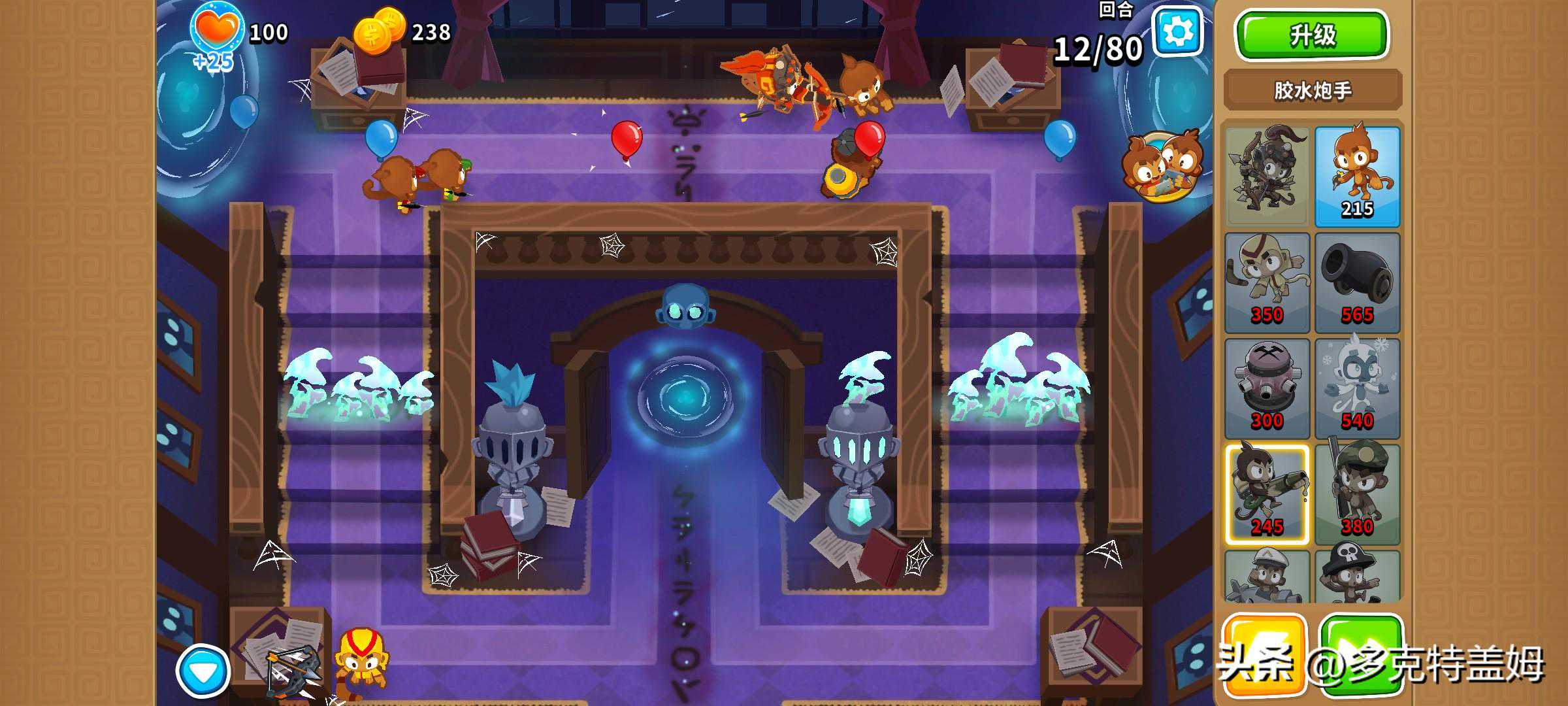Open the settings gear menu
Screen dimensions: 1568x706
click(1178, 32)
